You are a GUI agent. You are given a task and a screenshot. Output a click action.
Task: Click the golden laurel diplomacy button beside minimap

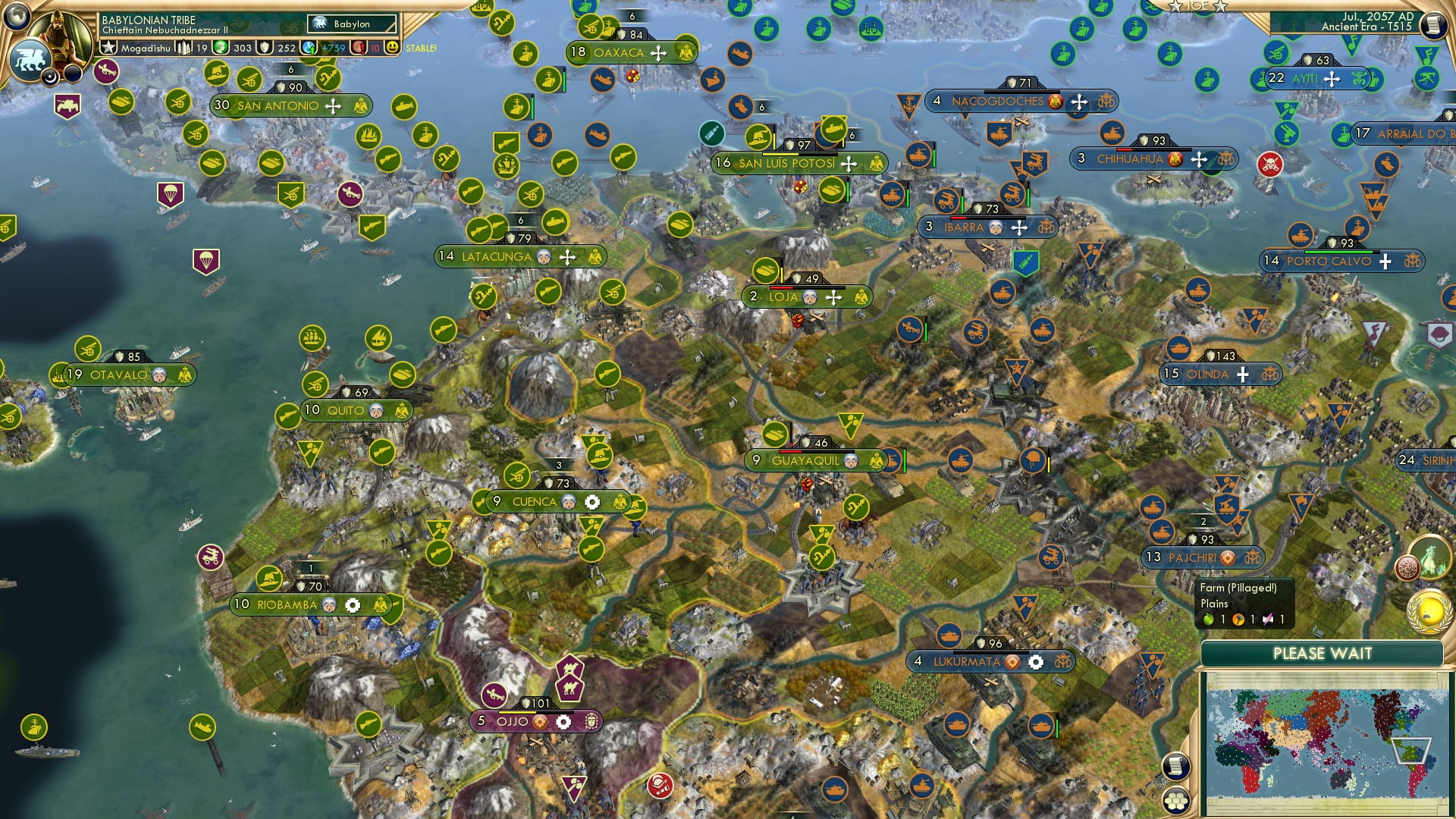tap(1429, 613)
